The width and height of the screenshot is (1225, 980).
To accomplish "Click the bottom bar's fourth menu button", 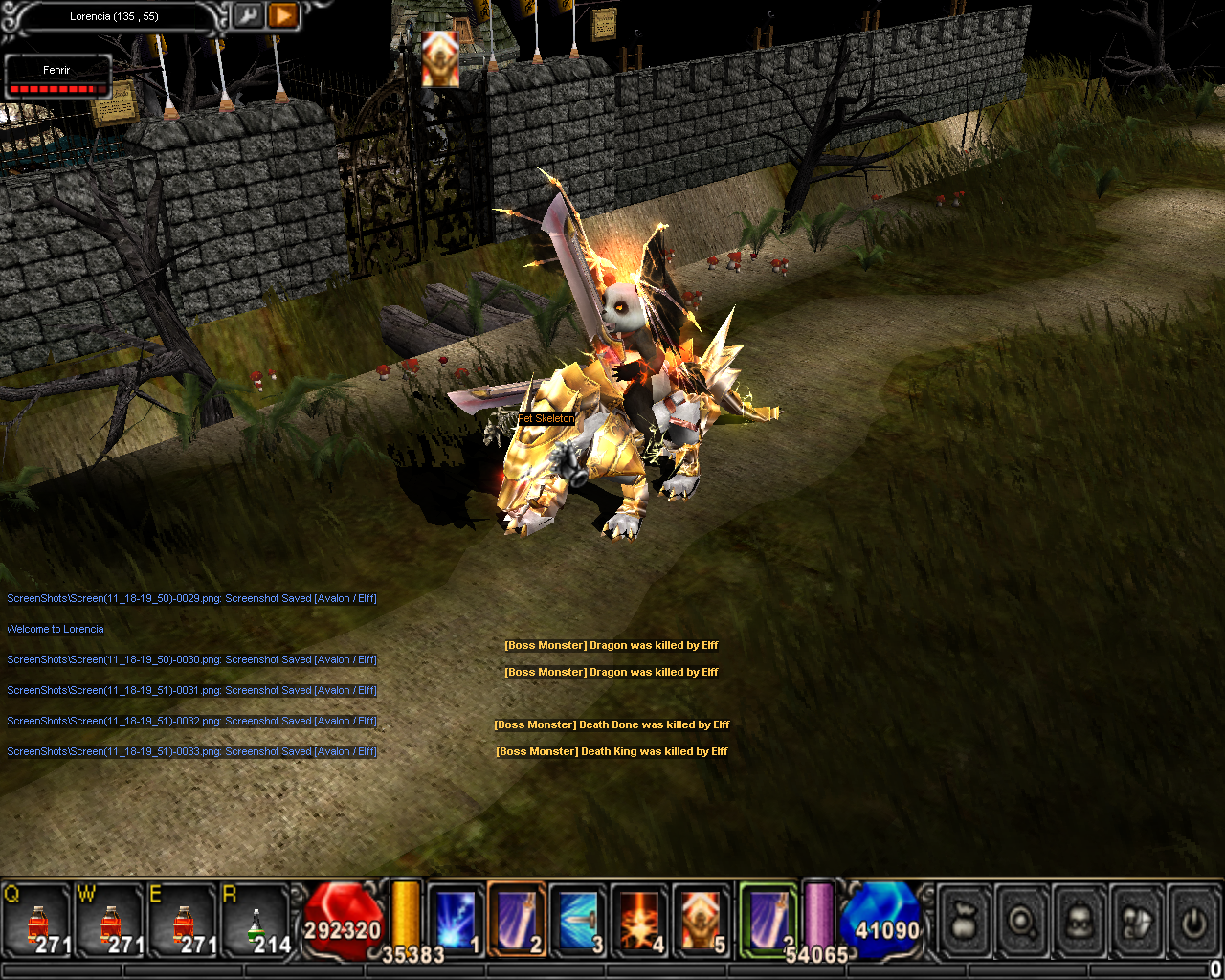I will click(1137, 923).
